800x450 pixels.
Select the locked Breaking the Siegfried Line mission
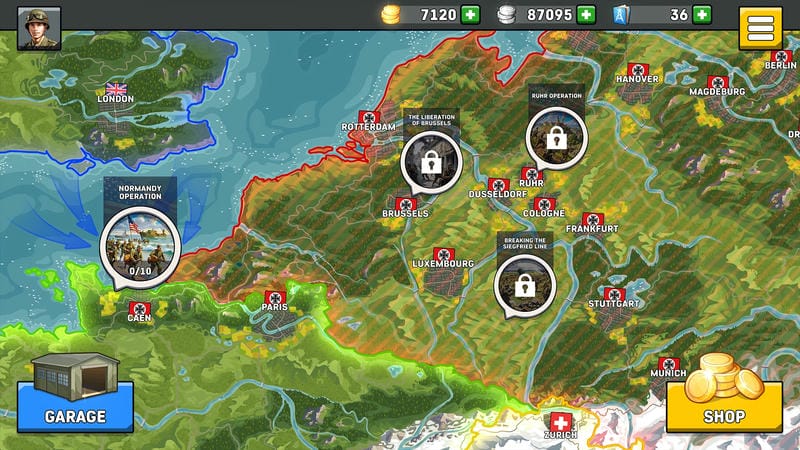(524, 284)
